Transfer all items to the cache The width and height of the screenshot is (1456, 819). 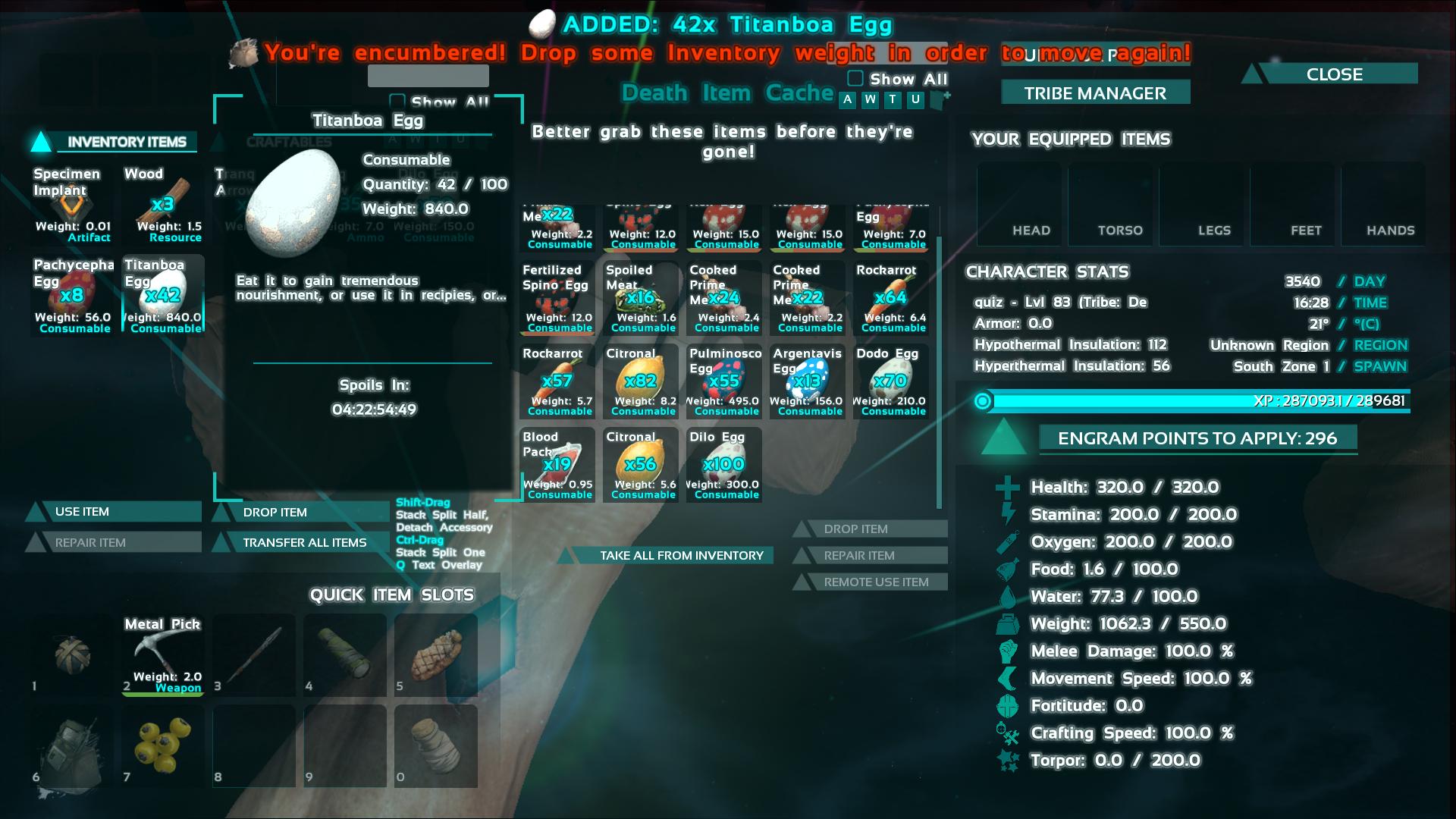click(x=303, y=543)
